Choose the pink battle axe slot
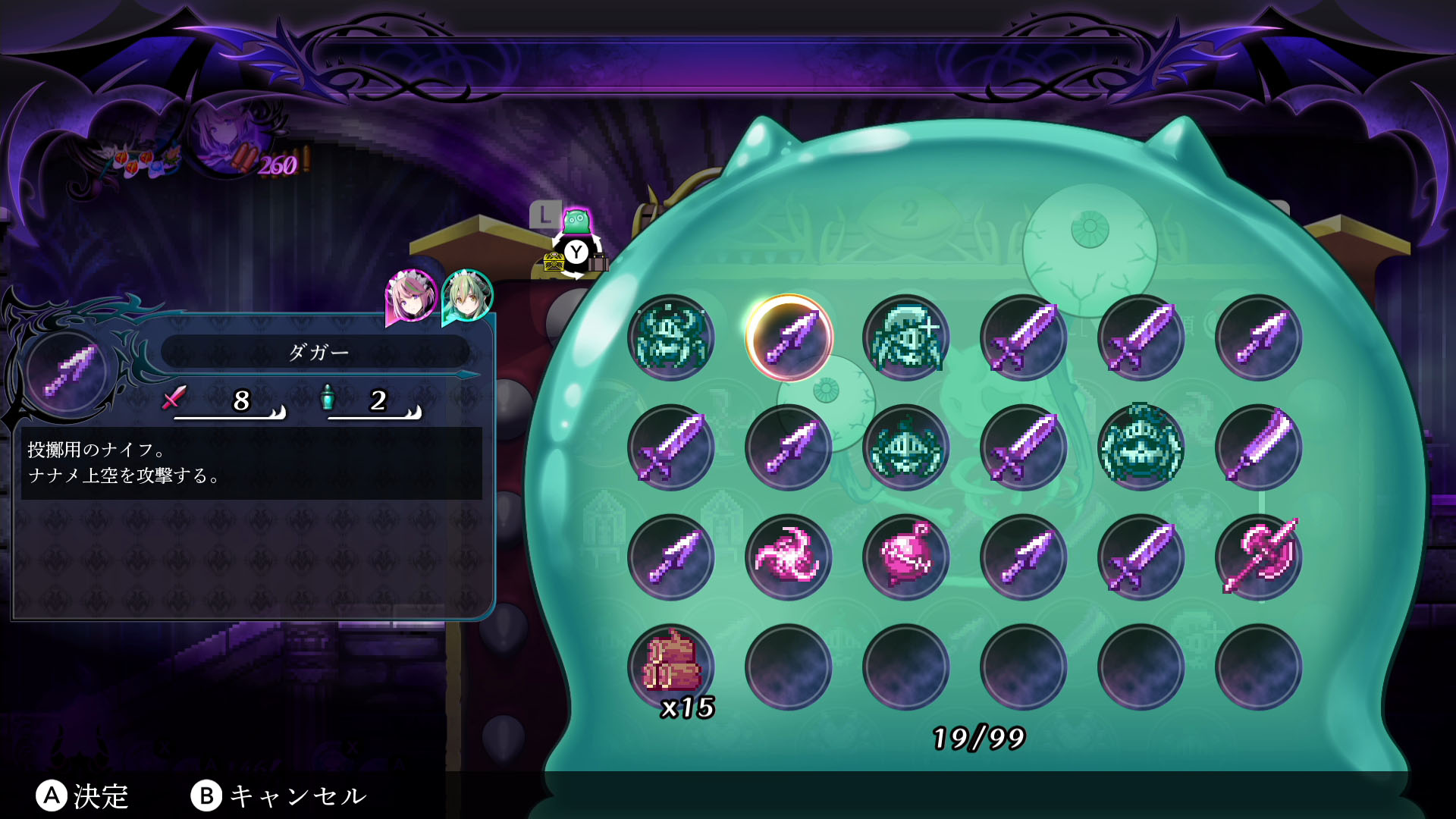This screenshot has height=819, width=1456. tap(1259, 557)
